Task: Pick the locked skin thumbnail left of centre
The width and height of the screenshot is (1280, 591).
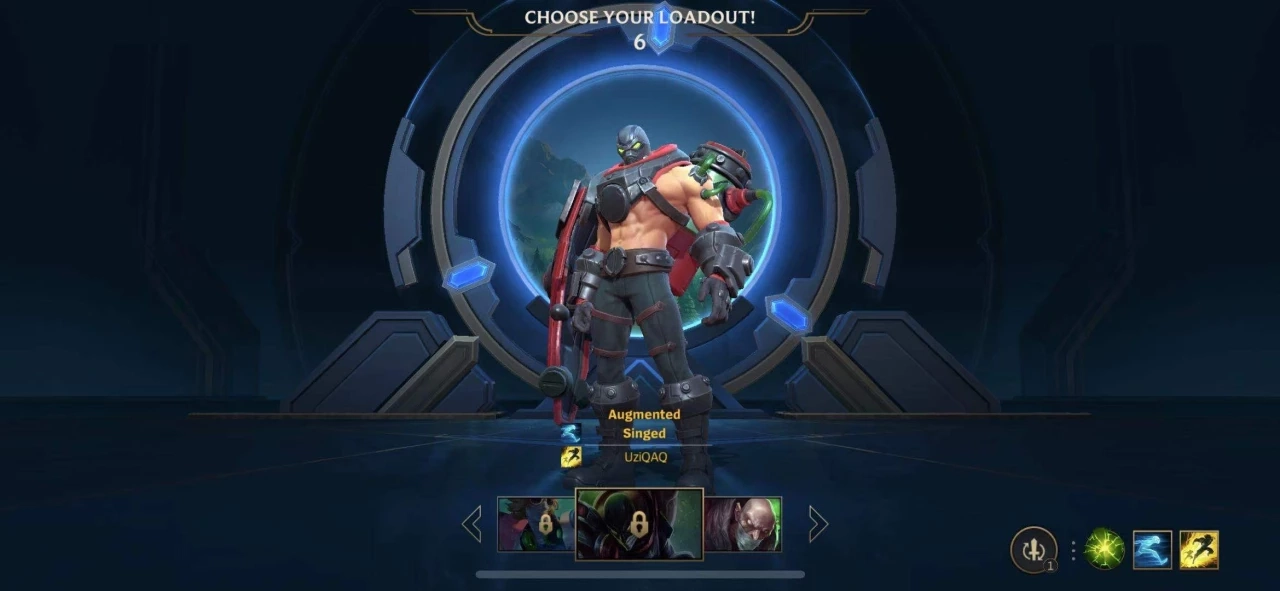Action: point(537,524)
